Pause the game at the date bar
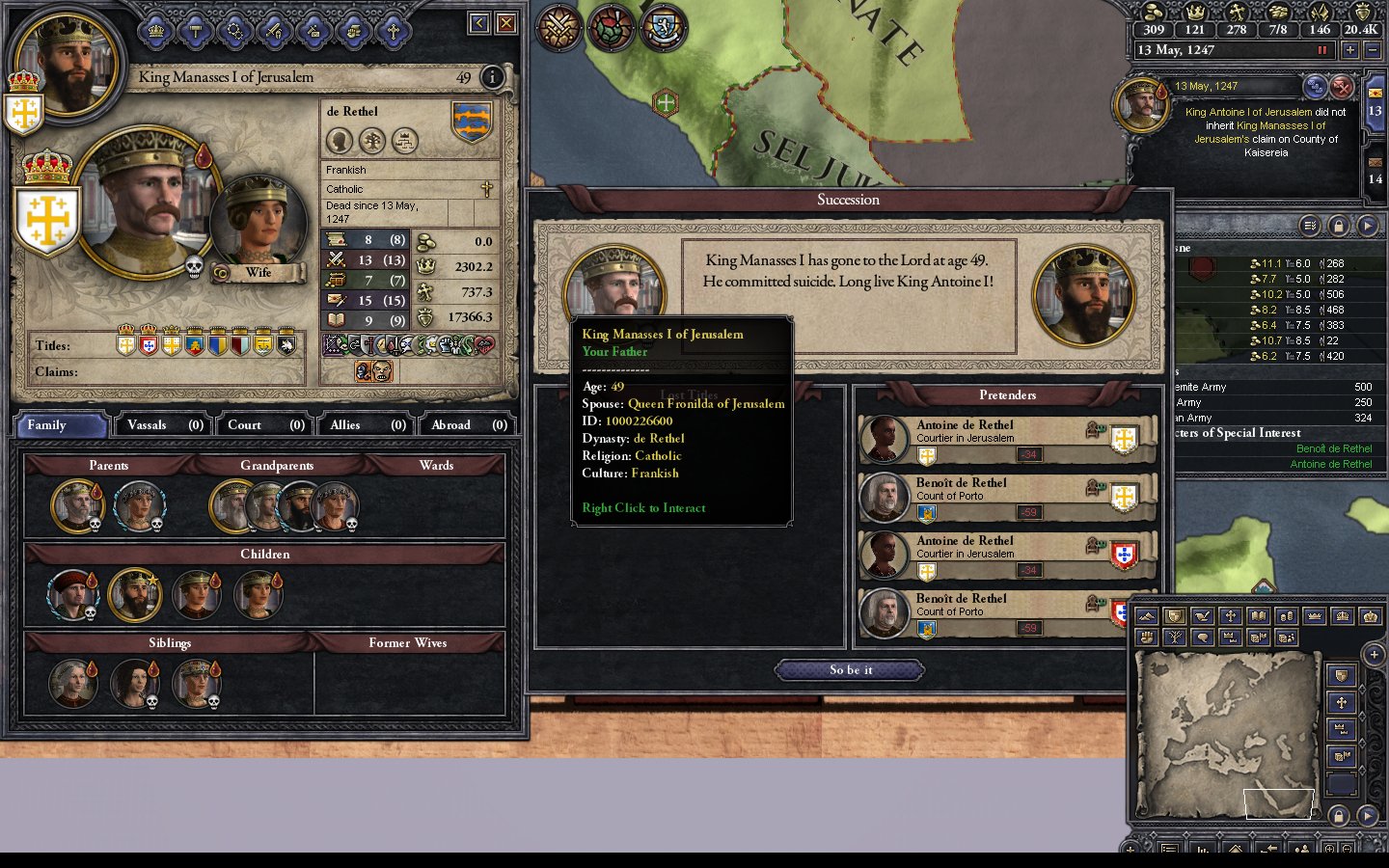The image size is (1389, 868). (1322, 50)
